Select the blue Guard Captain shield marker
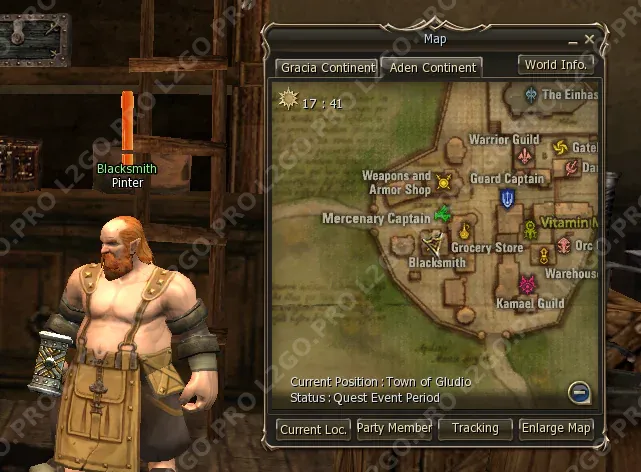Screen dimensions: 641x472 click(x=508, y=198)
